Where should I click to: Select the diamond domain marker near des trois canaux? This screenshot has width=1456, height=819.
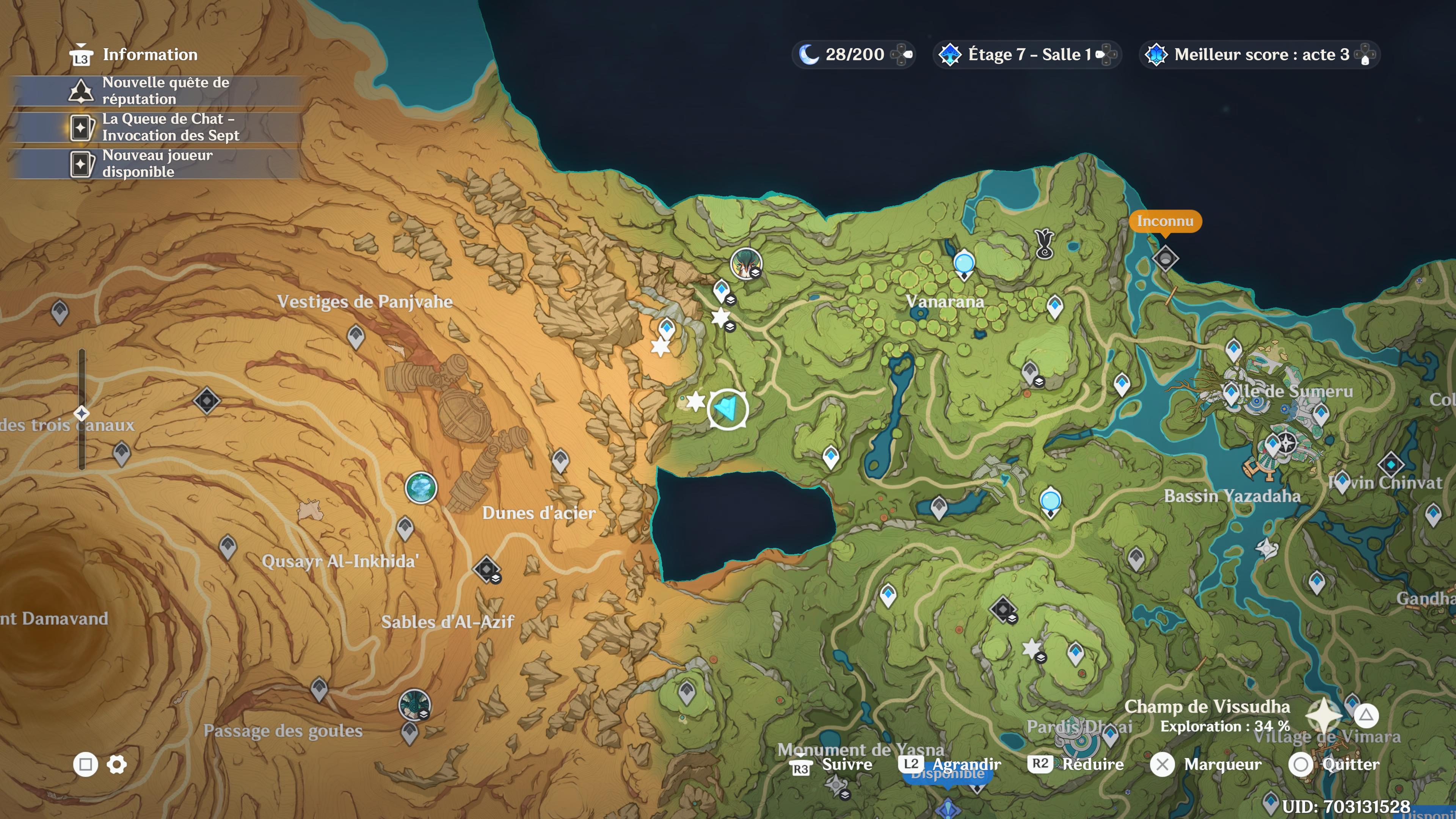pos(207,401)
